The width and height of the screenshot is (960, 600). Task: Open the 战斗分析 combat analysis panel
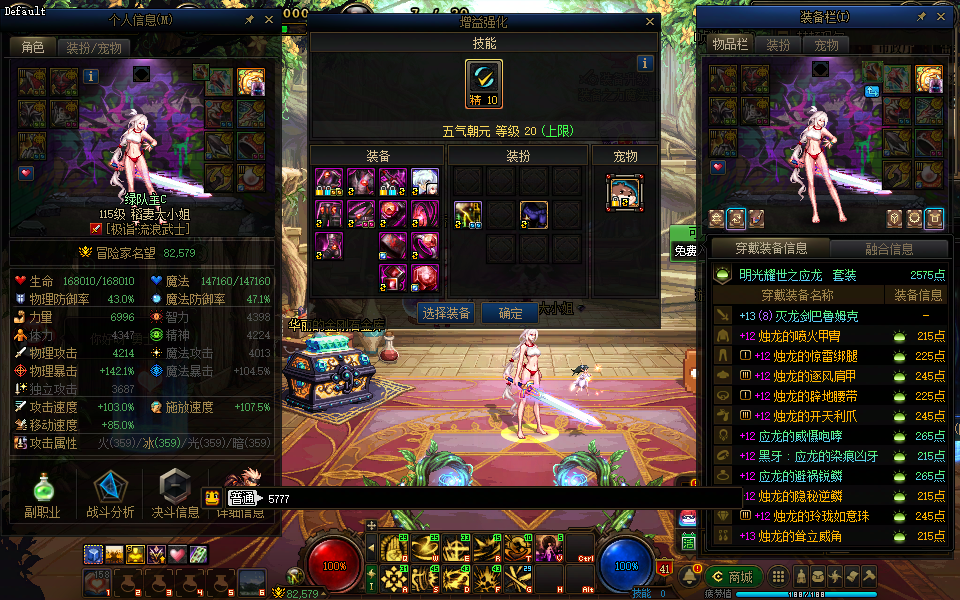(x=110, y=495)
